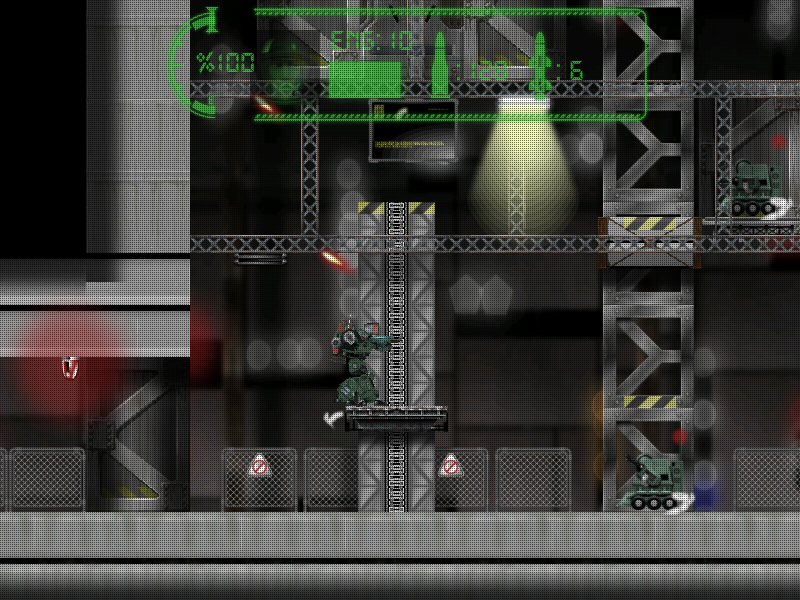The image size is (800, 600).
Task: Select the rocket missile weapon icon
Action: [541, 63]
